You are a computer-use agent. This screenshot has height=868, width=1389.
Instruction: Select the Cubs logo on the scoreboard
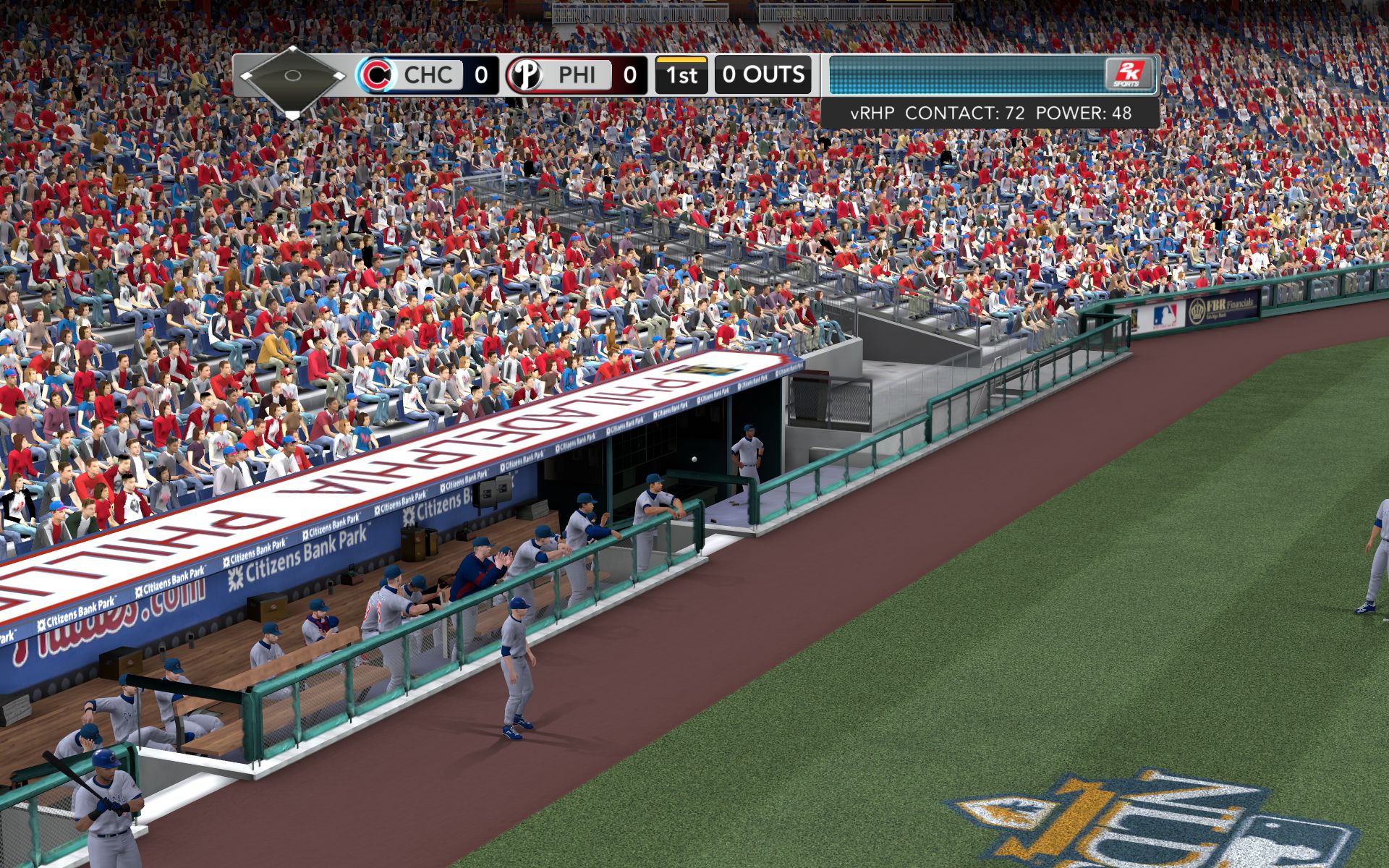pyautogui.click(x=377, y=75)
